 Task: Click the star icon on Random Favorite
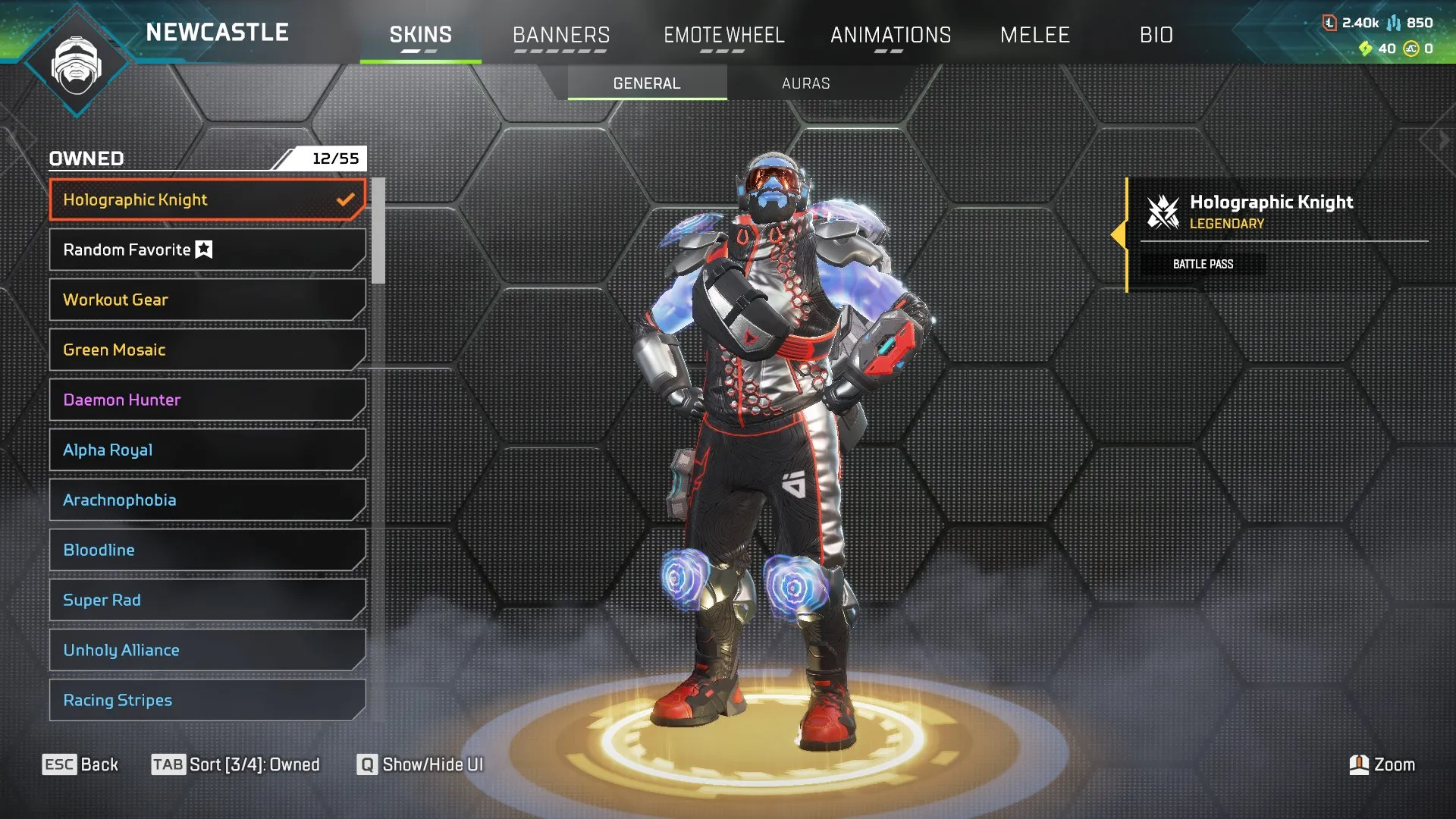[x=202, y=249]
